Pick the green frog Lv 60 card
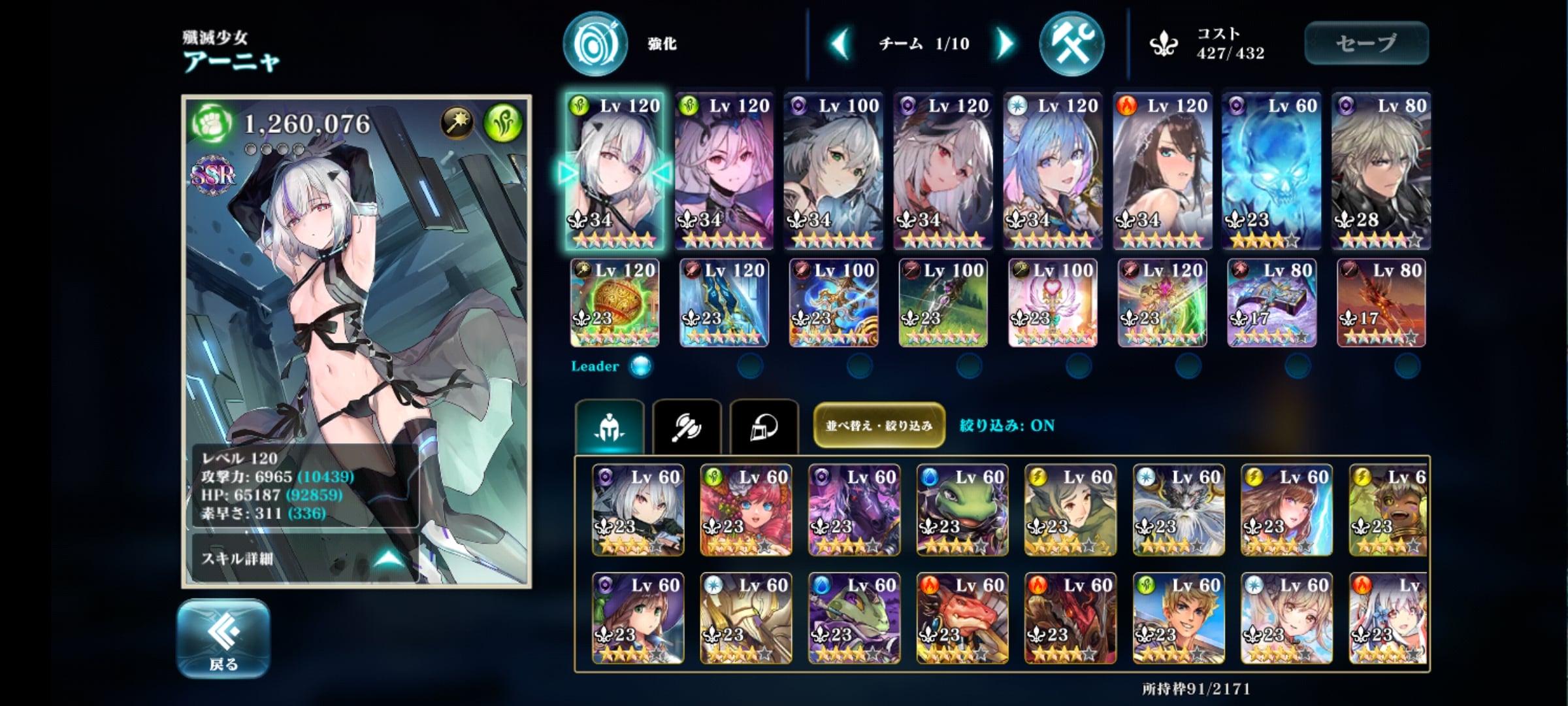1568x706 pixels. click(x=962, y=510)
